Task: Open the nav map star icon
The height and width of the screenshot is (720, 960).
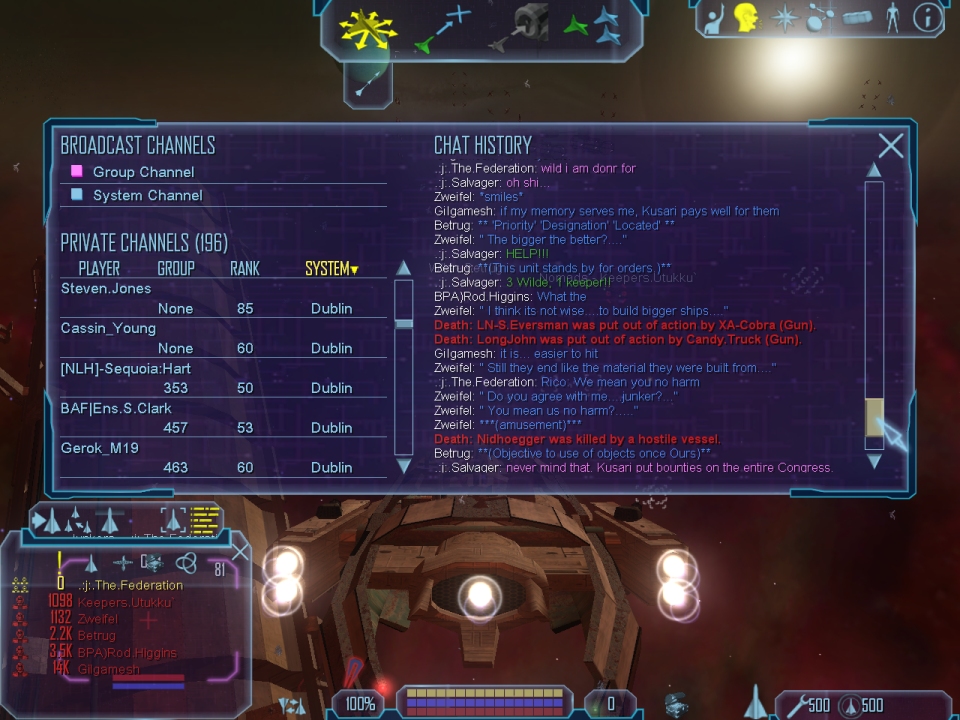Action: click(783, 18)
